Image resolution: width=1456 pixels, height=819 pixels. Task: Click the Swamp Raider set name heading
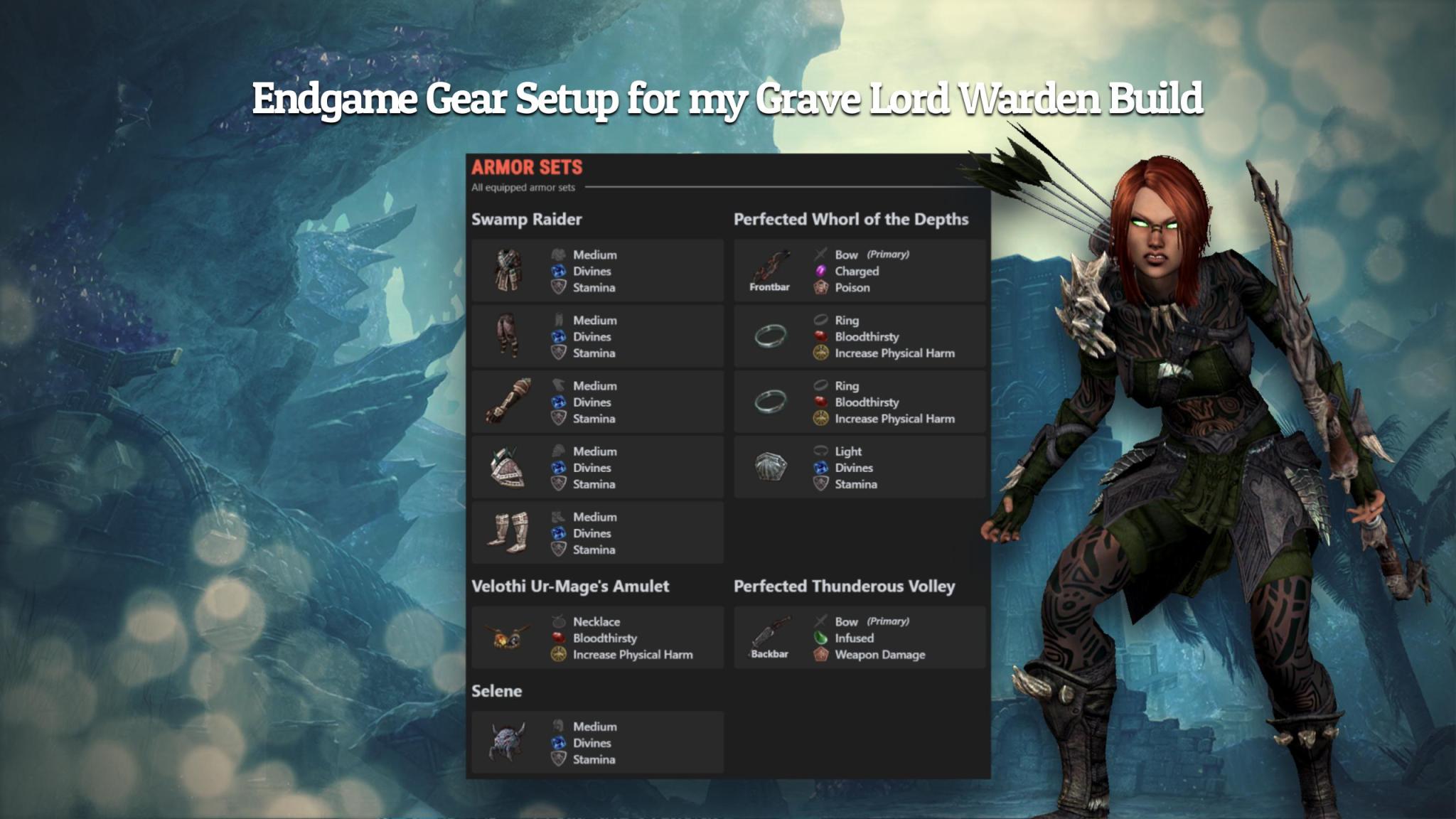click(526, 220)
